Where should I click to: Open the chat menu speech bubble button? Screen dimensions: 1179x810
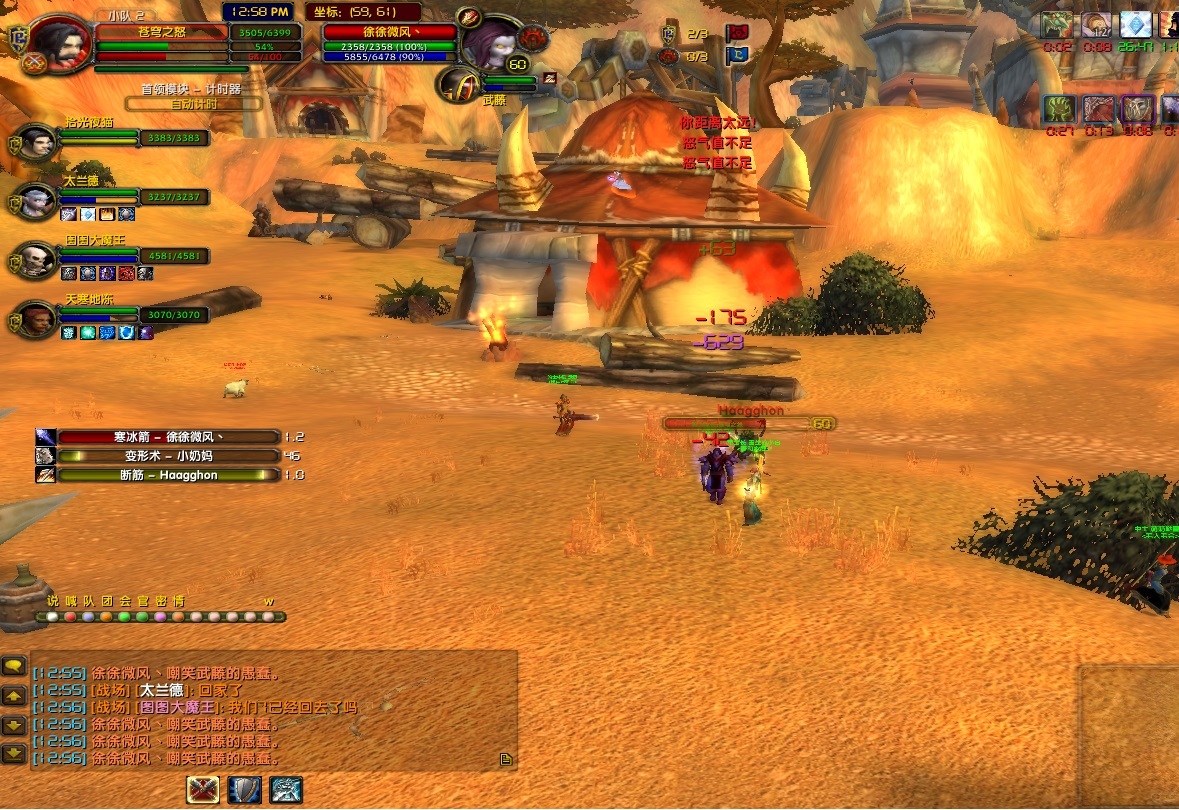[14, 665]
